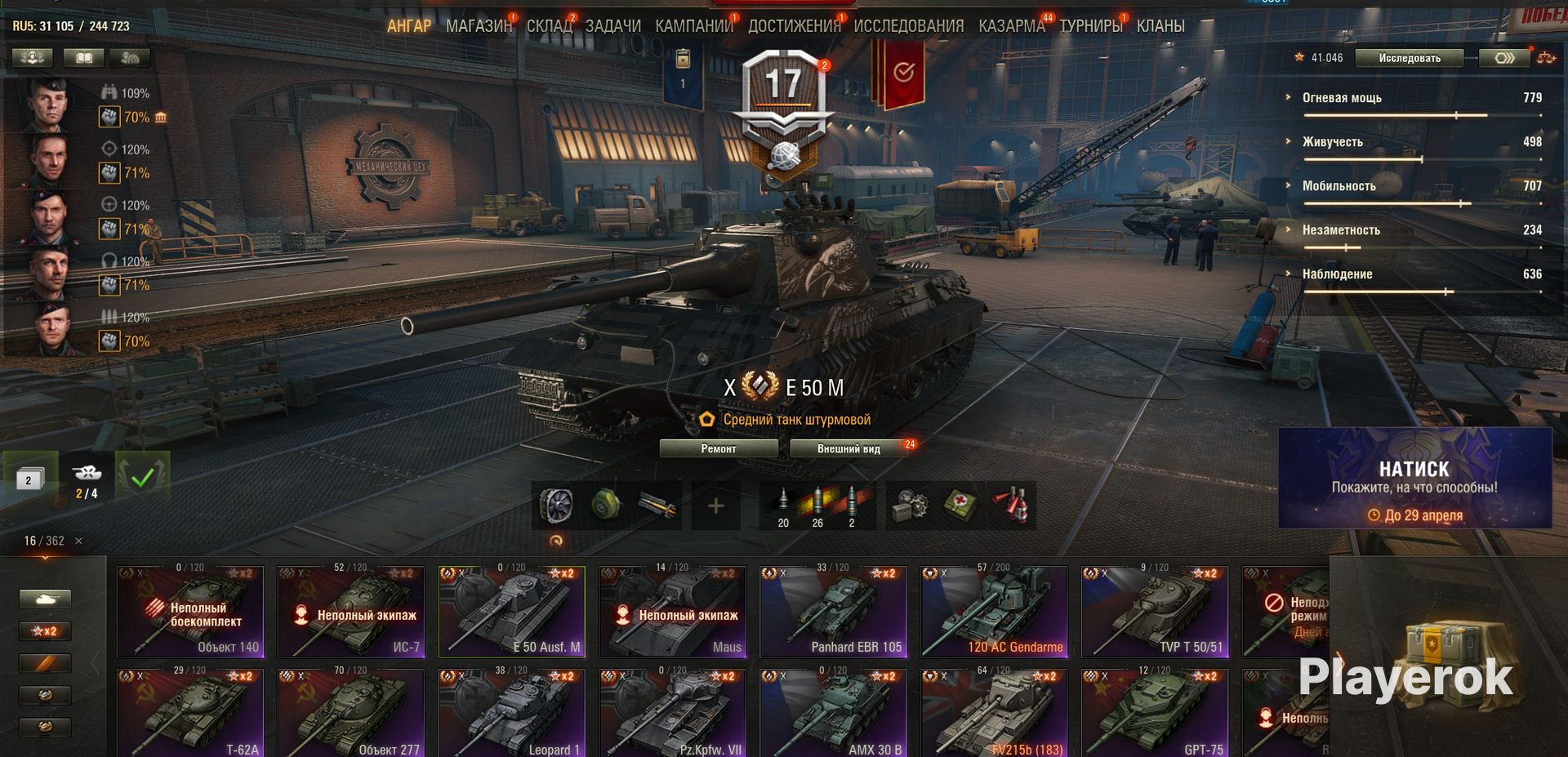Open the НАТИСК onslaught event banner
This screenshot has width=1568, height=757.
coord(1414,479)
